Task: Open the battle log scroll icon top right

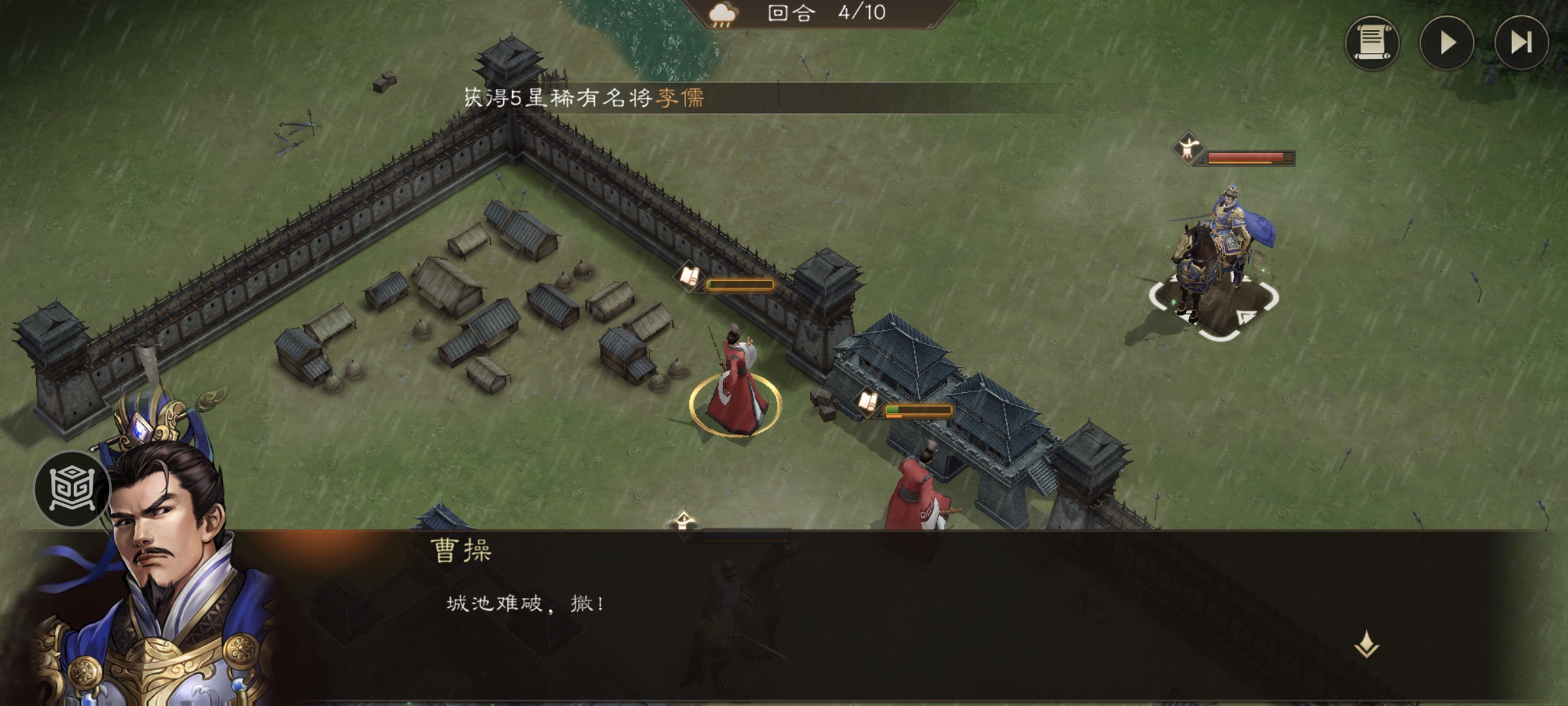Action: [x=1373, y=44]
